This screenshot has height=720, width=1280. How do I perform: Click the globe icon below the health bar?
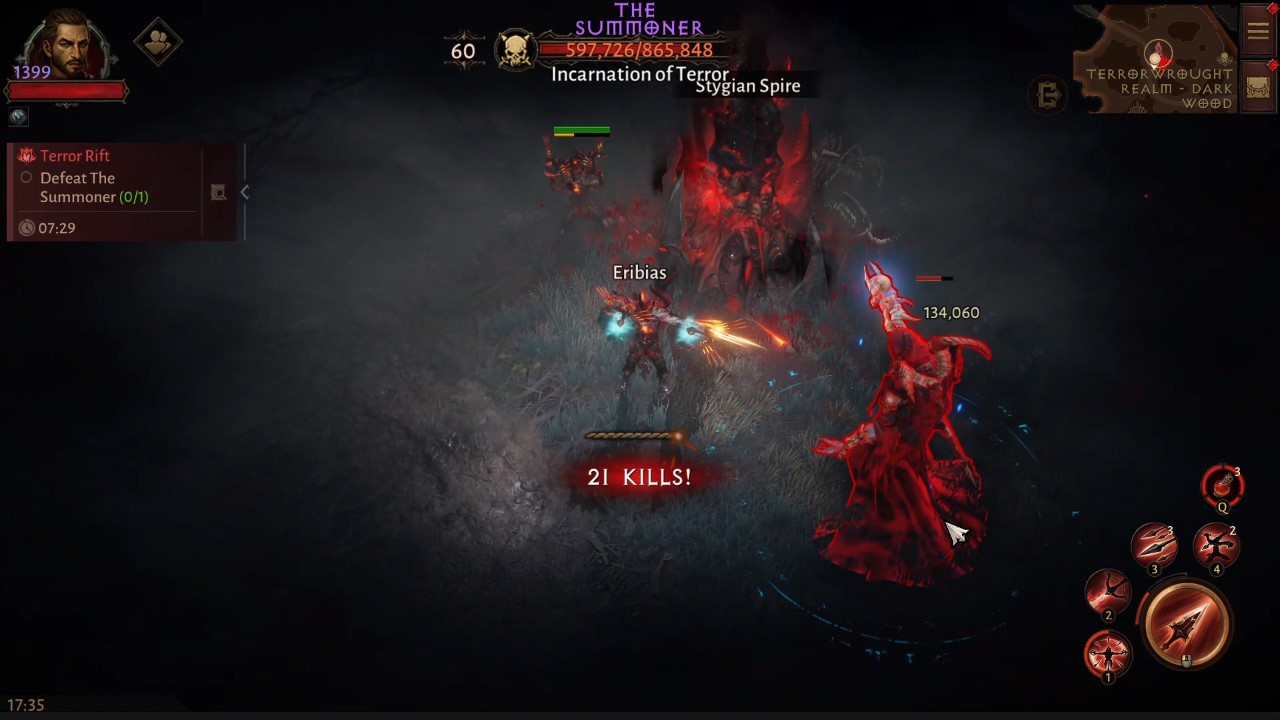(x=16, y=117)
